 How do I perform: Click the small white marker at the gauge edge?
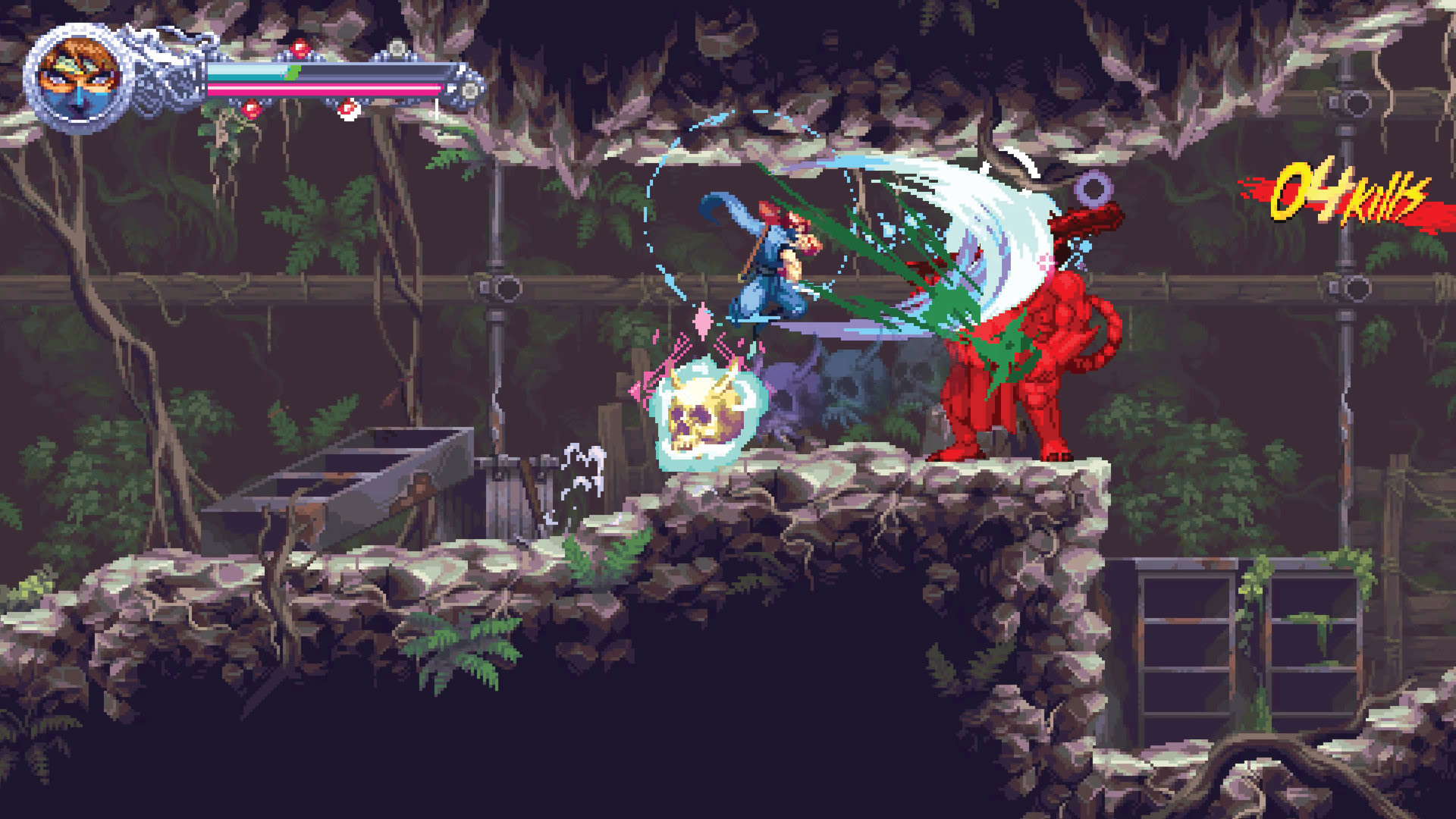pos(435,108)
